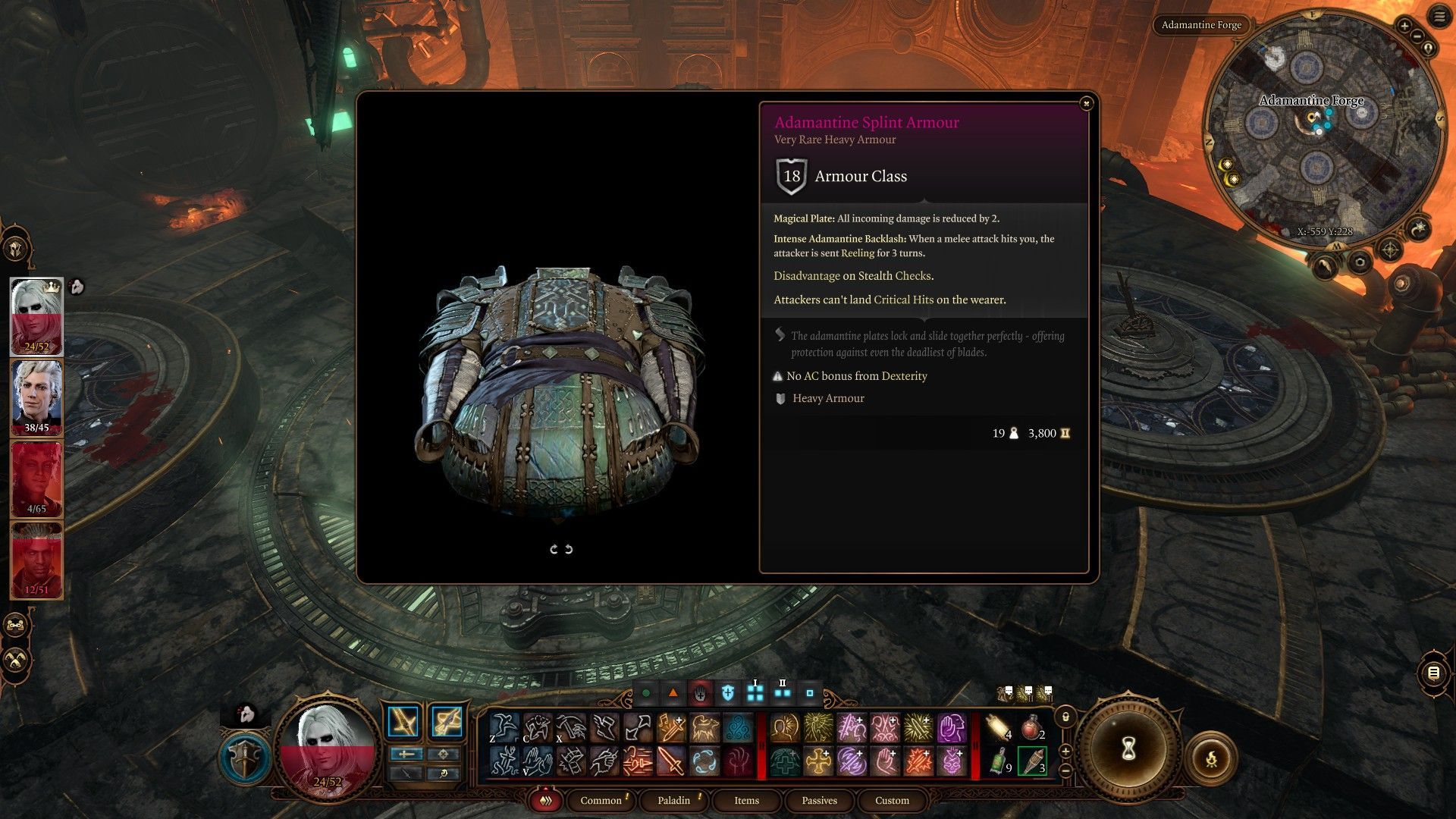Zoom in the minimap with plus button
The height and width of the screenshot is (819, 1456).
pos(1404,26)
